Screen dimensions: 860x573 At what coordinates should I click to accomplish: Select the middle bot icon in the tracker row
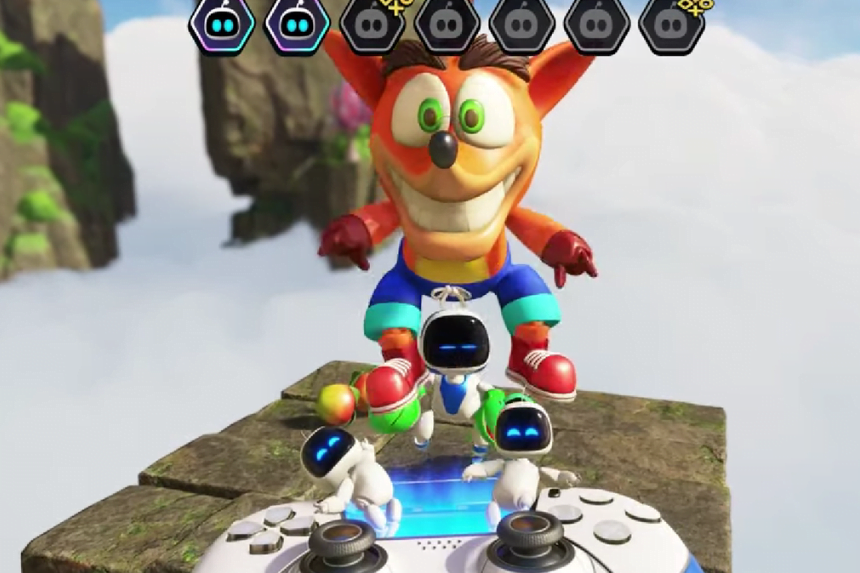447,26
